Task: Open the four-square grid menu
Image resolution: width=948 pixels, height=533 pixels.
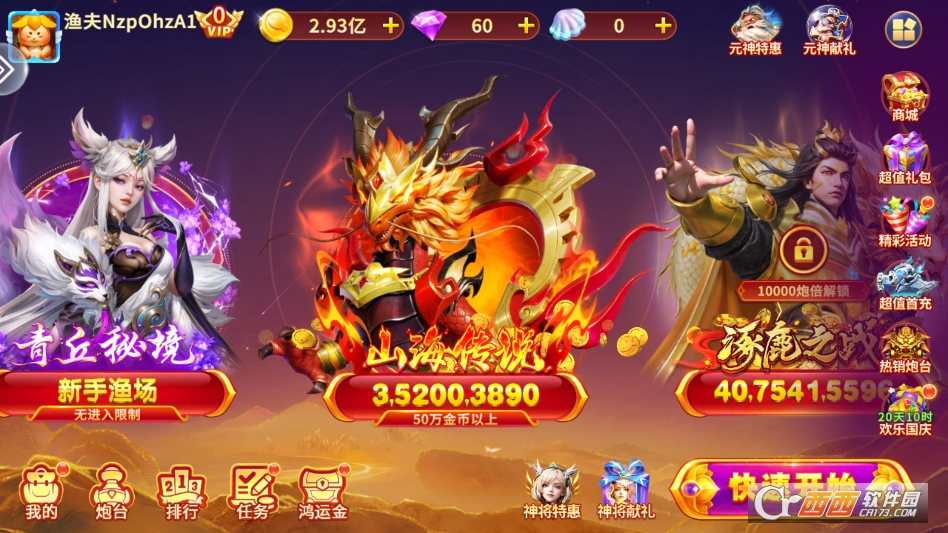Action: pos(904,30)
